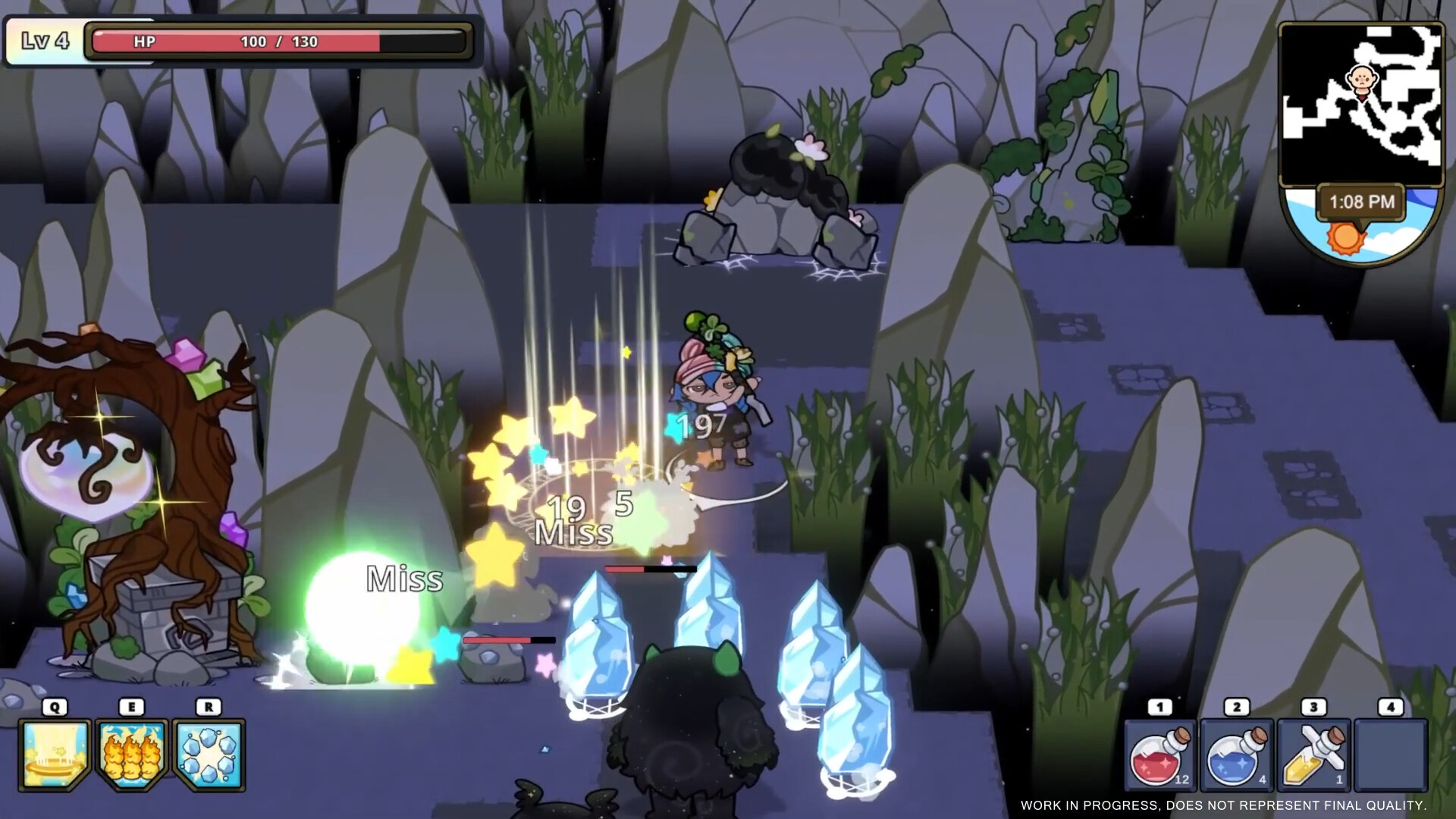
Task: Toggle the Lv 4 level badge
Action: [44, 42]
